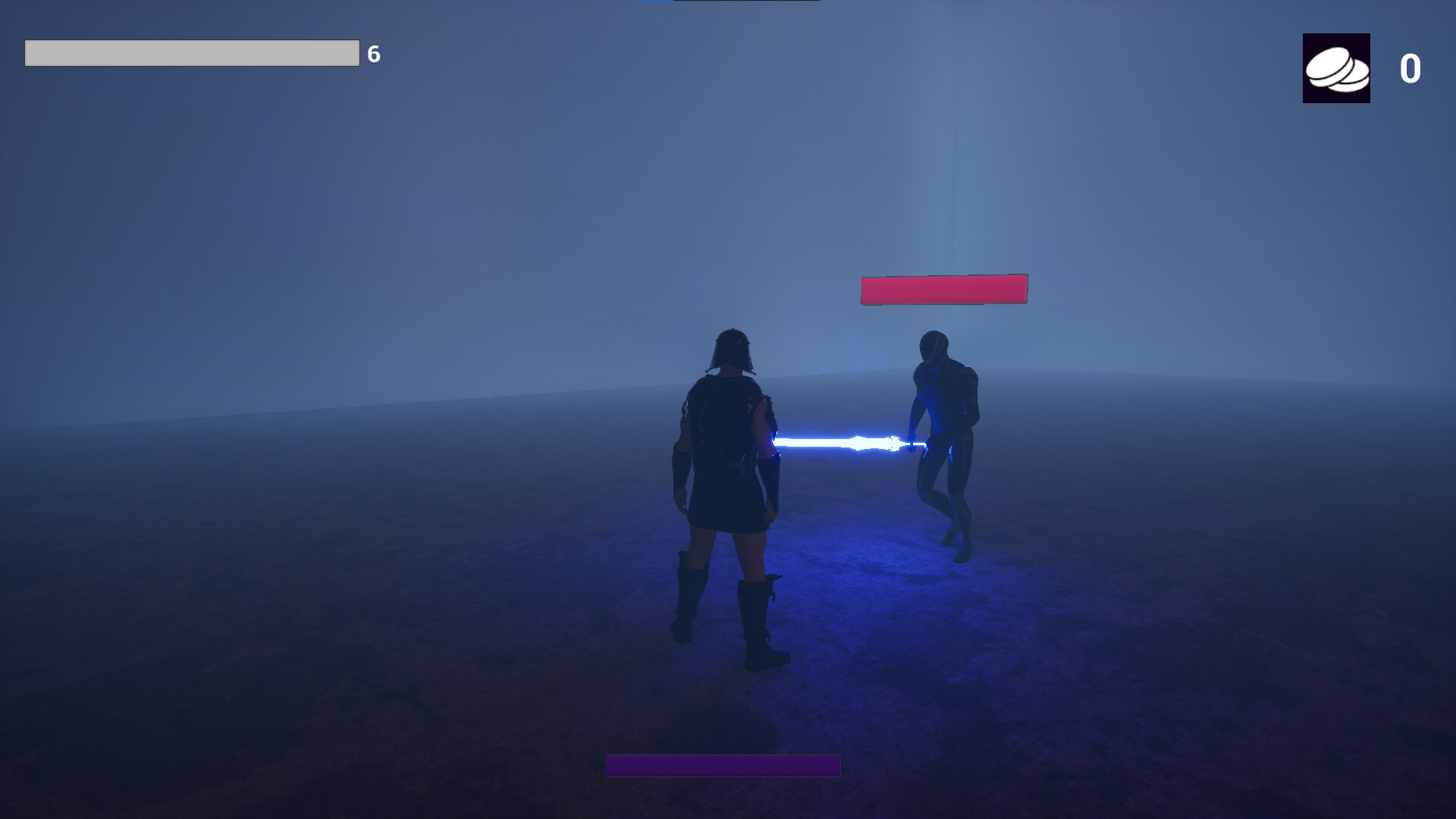This screenshot has height=819, width=1456.
Task: Select the coin counter showing 0
Action: 1409,70
